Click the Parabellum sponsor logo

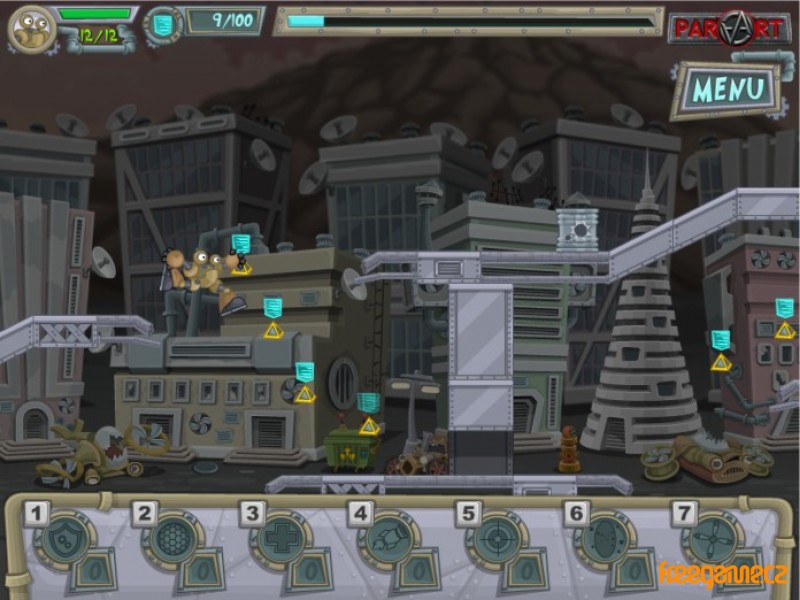[728, 27]
